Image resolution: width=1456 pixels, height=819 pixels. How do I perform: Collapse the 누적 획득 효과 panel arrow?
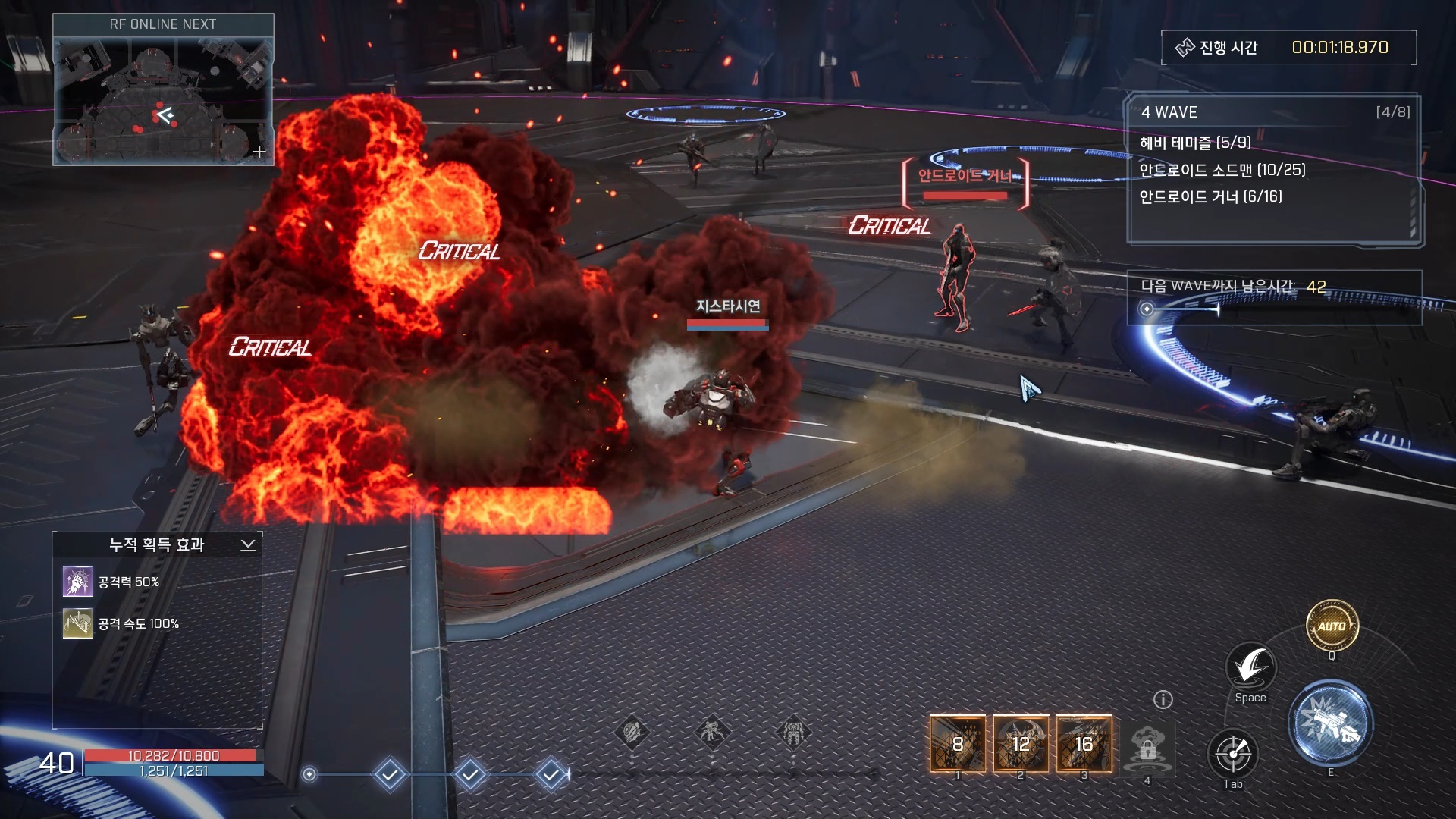click(x=248, y=545)
